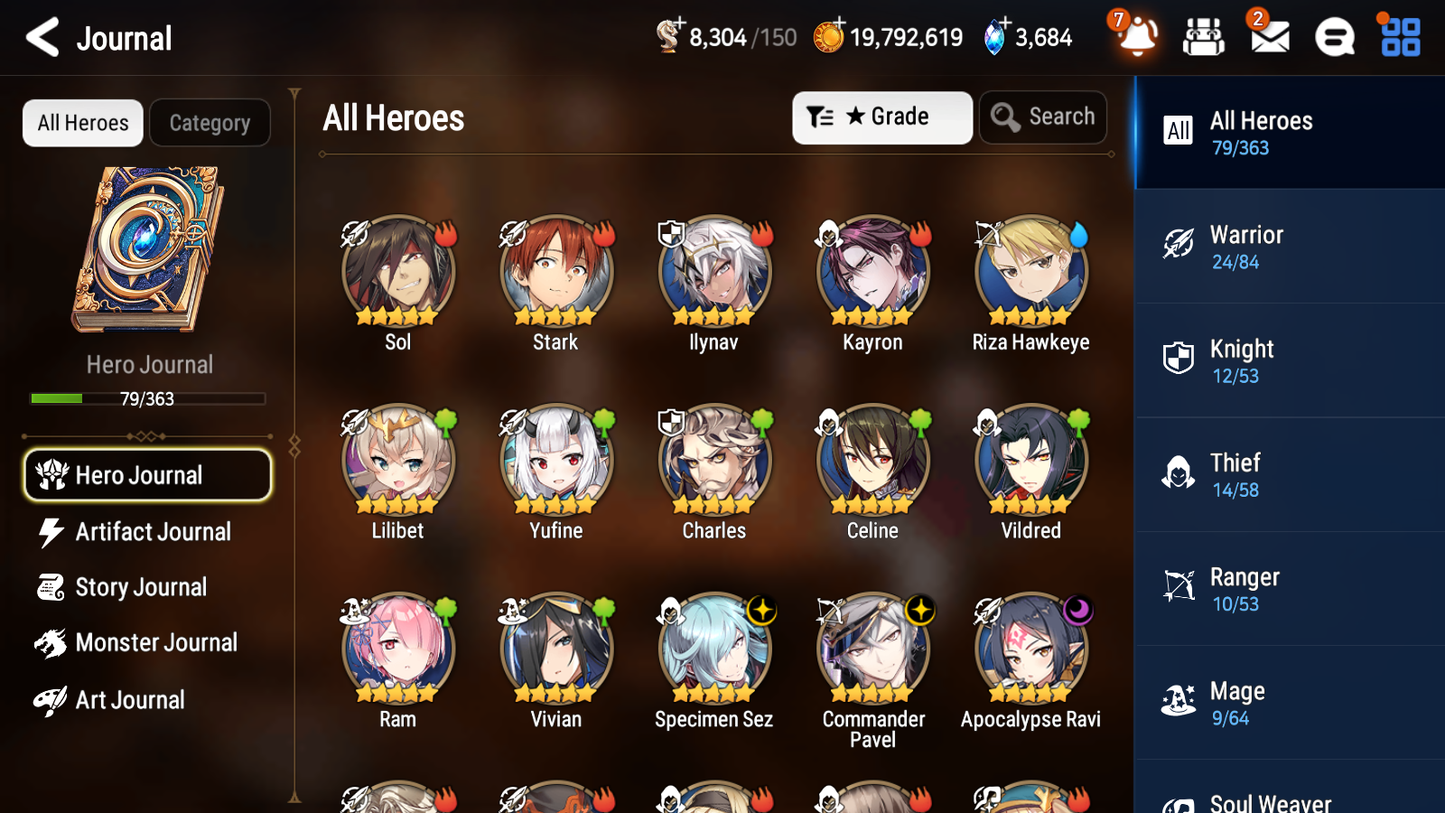This screenshot has height=813, width=1445.
Task: Open the Grade filter dropdown
Action: 882,117
